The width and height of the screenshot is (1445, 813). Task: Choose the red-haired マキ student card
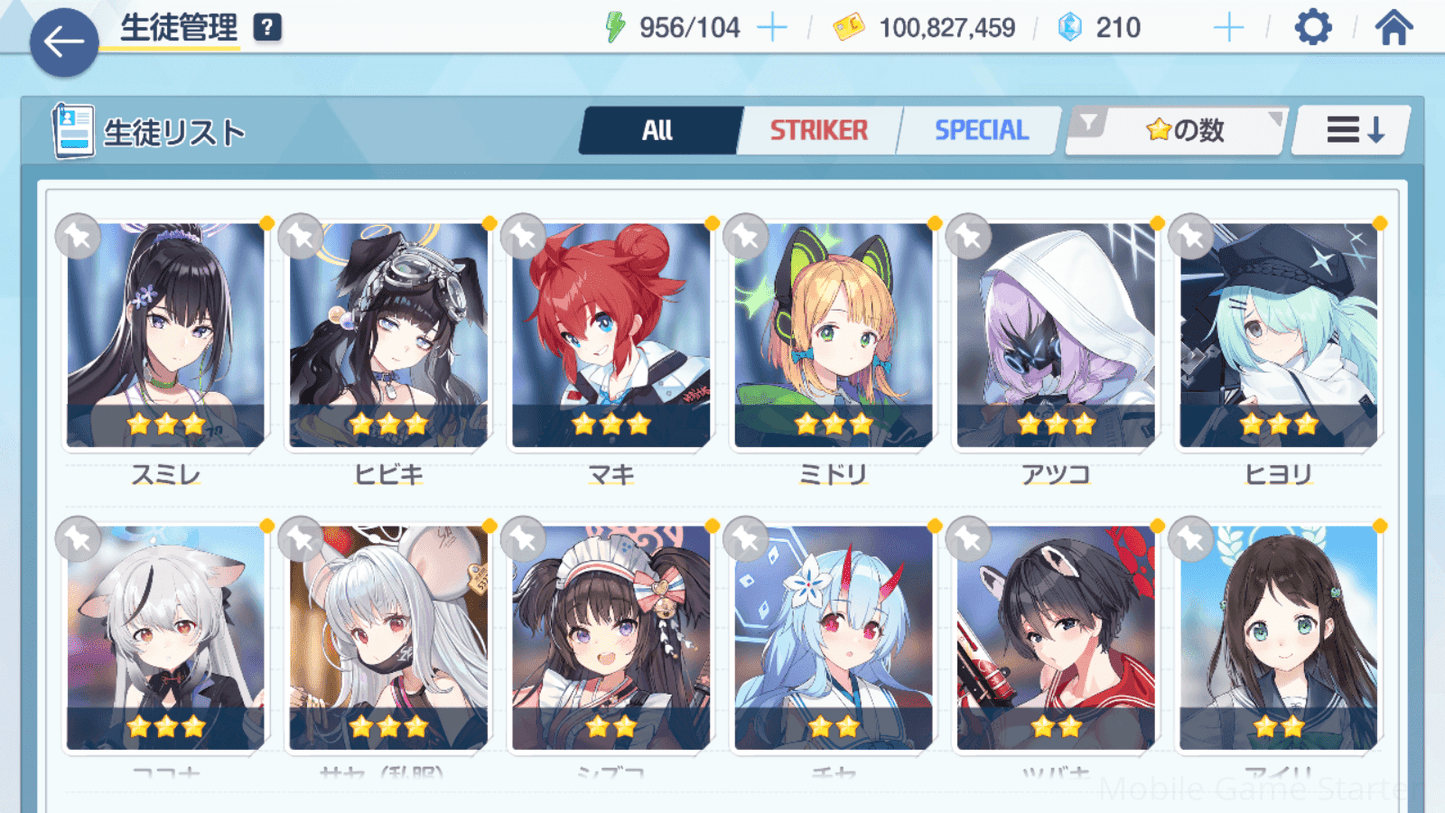(x=611, y=335)
